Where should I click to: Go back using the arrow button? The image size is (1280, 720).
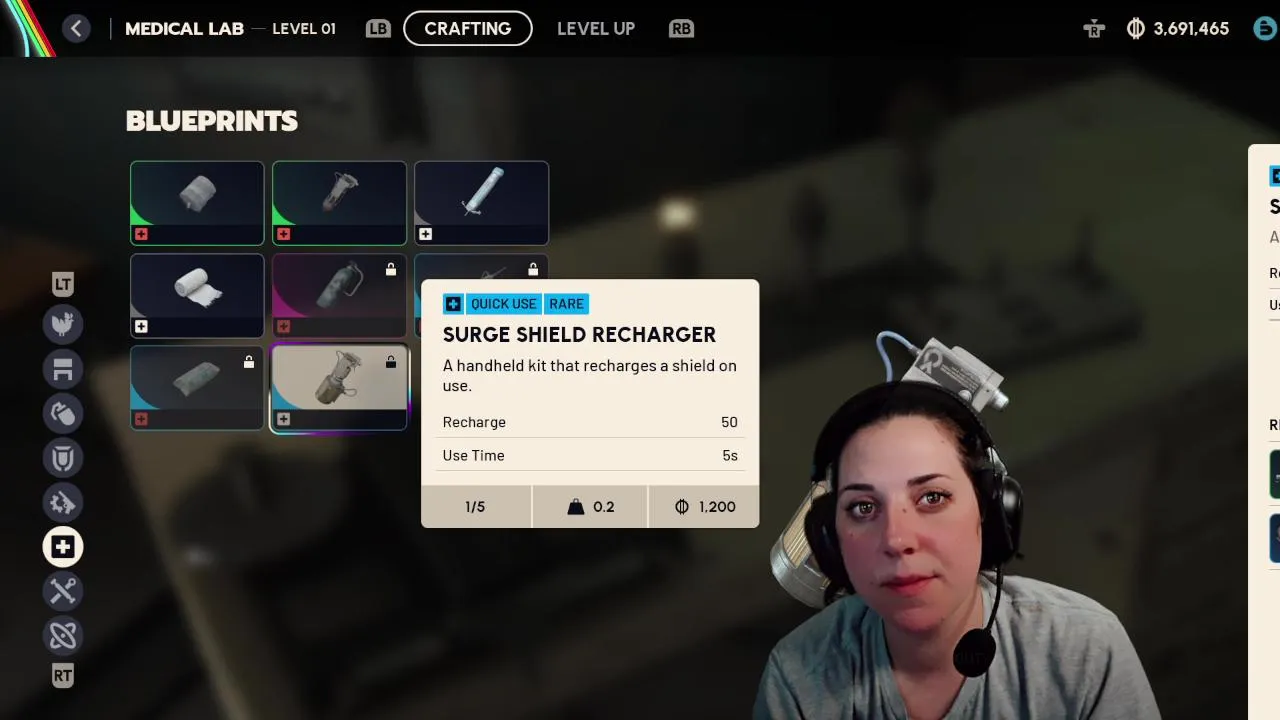[76, 28]
